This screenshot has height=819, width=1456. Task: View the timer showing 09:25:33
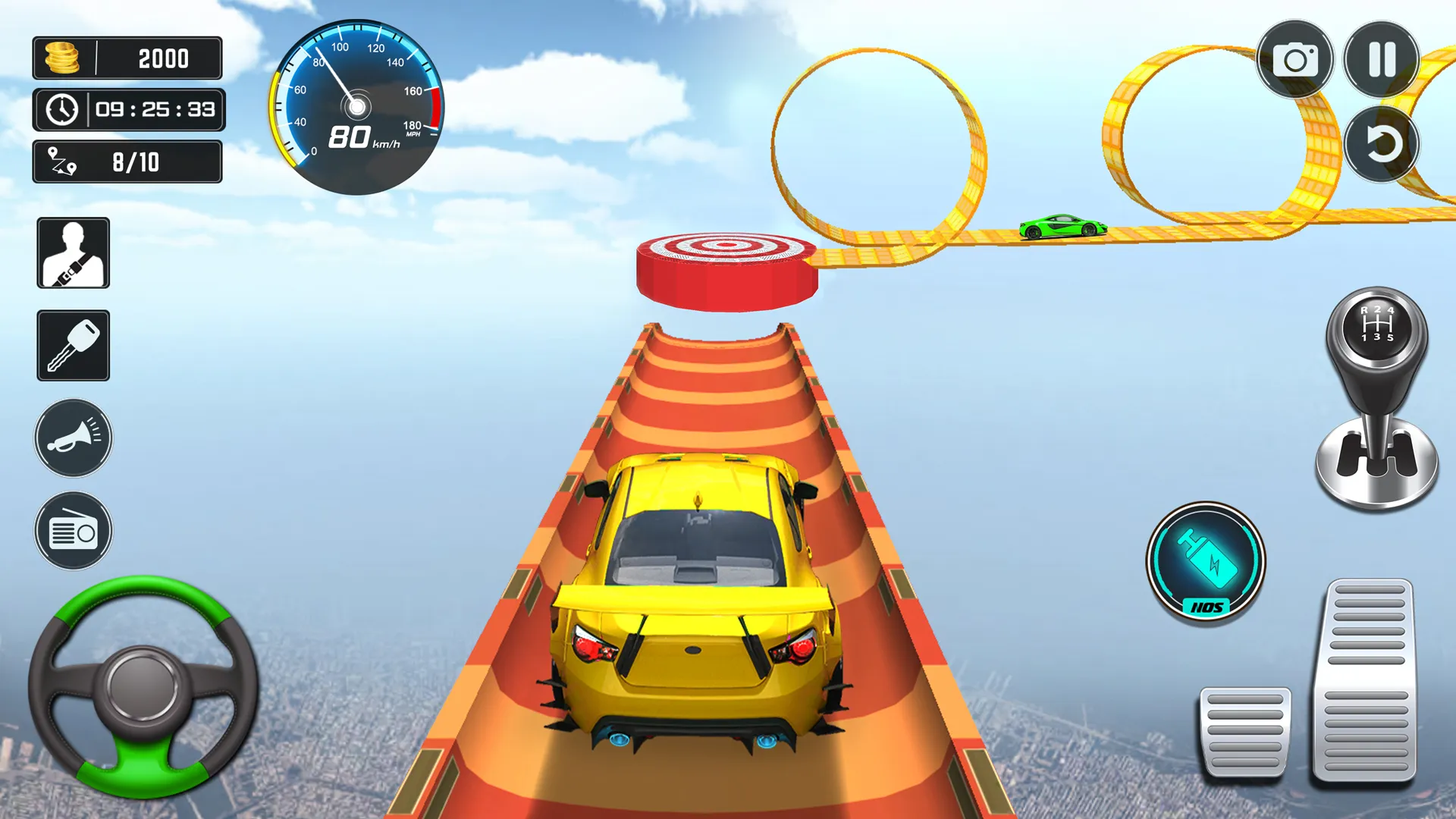click(128, 110)
